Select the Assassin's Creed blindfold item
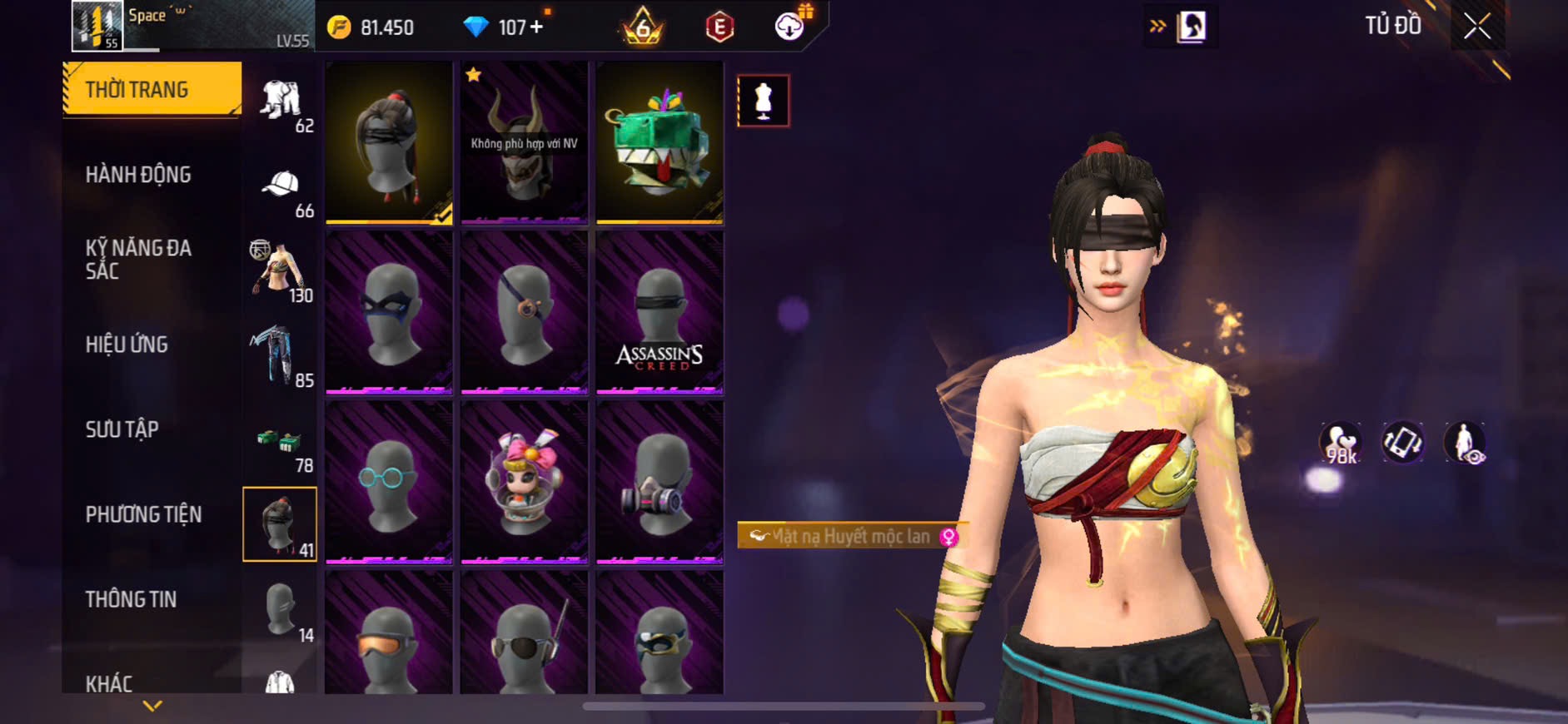The height and width of the screenshot is (724, 1568). coord(660,312)
